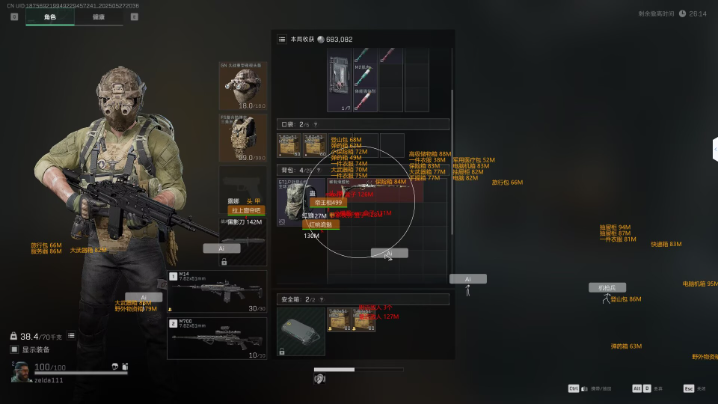Open the weight details list icon
This screenshot has height=404, width=718.
[70, 337]
